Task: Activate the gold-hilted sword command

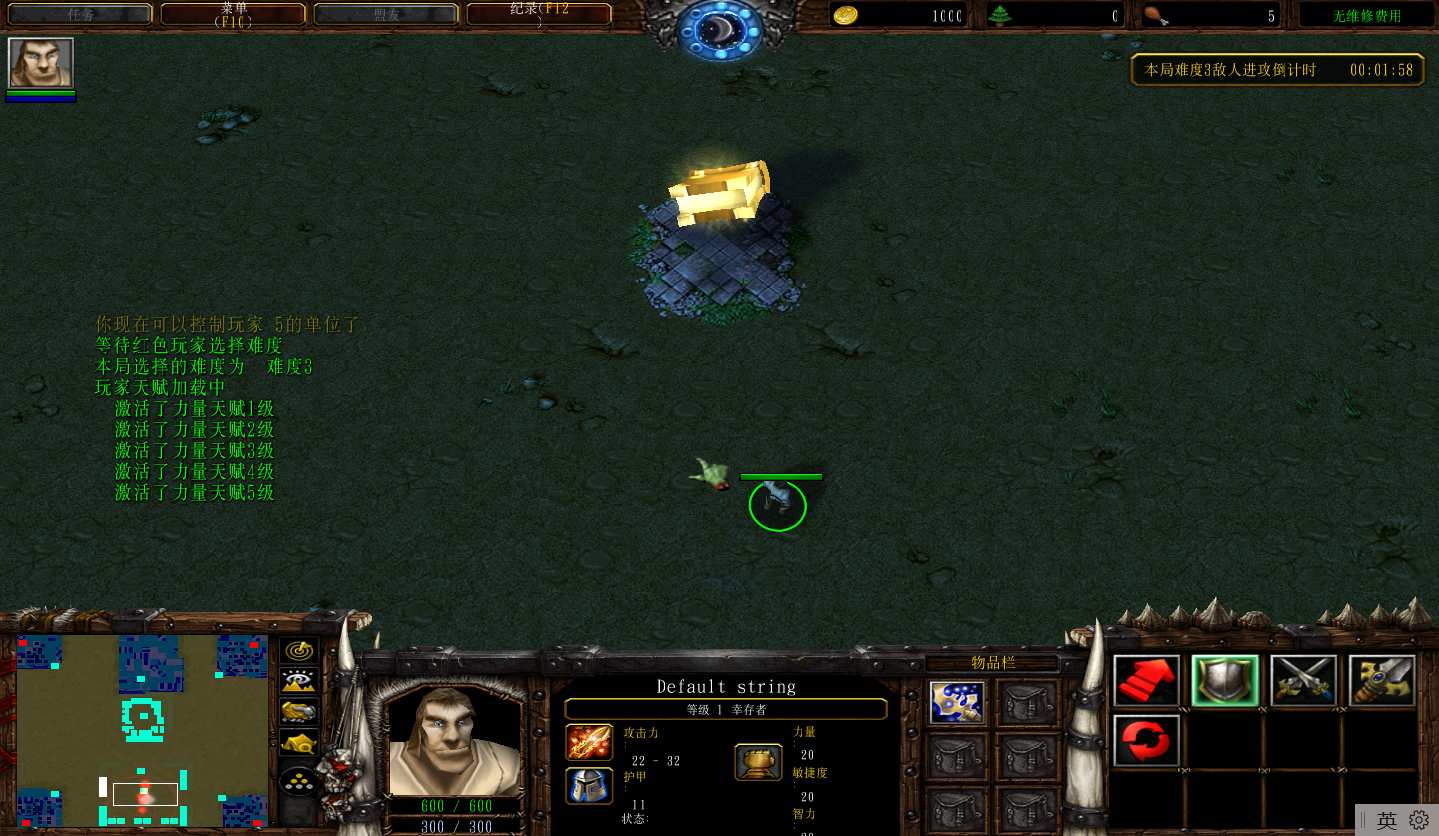Action: [1381, 681]
